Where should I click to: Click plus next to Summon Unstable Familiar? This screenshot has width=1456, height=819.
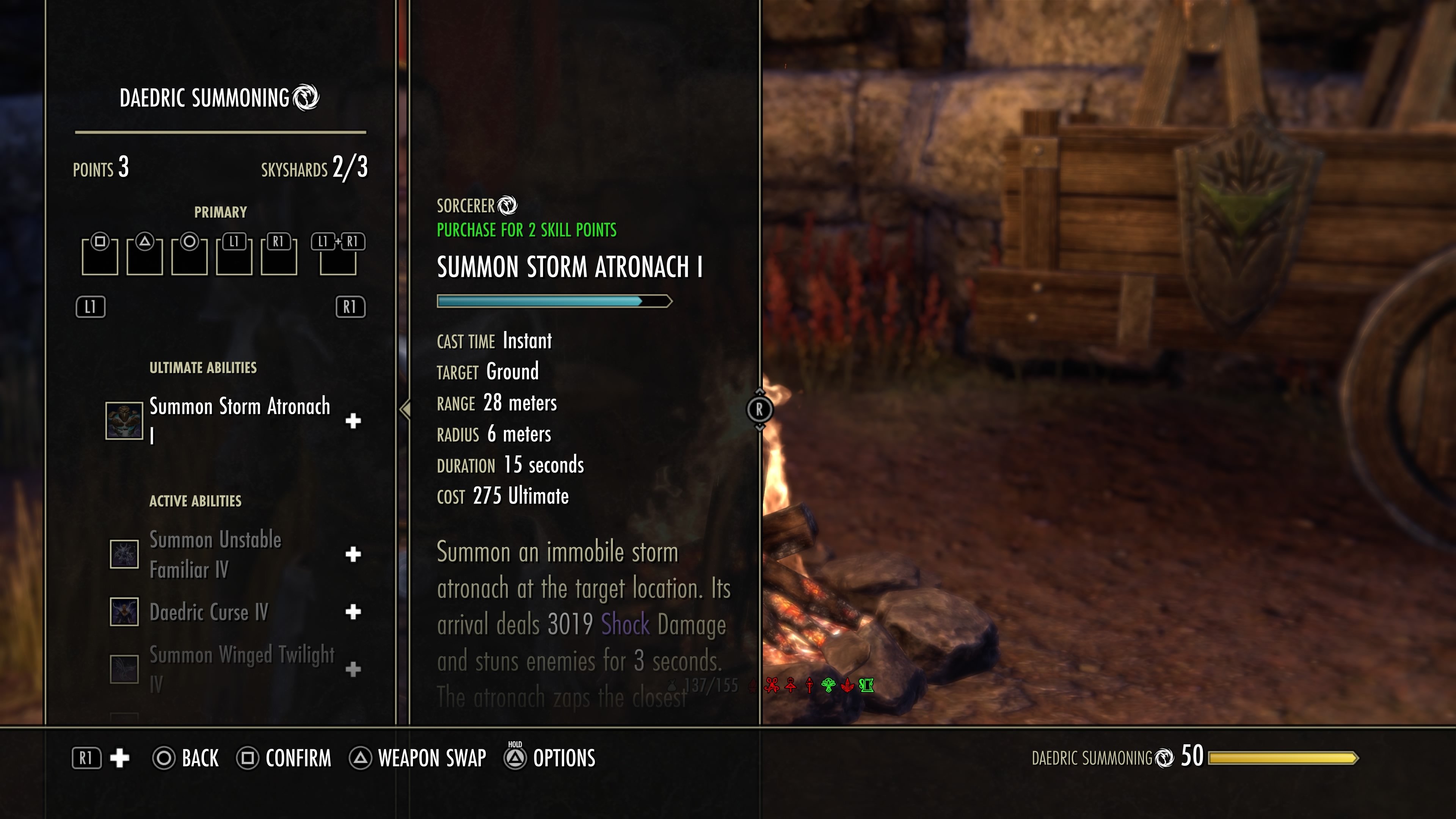point(353,554)
